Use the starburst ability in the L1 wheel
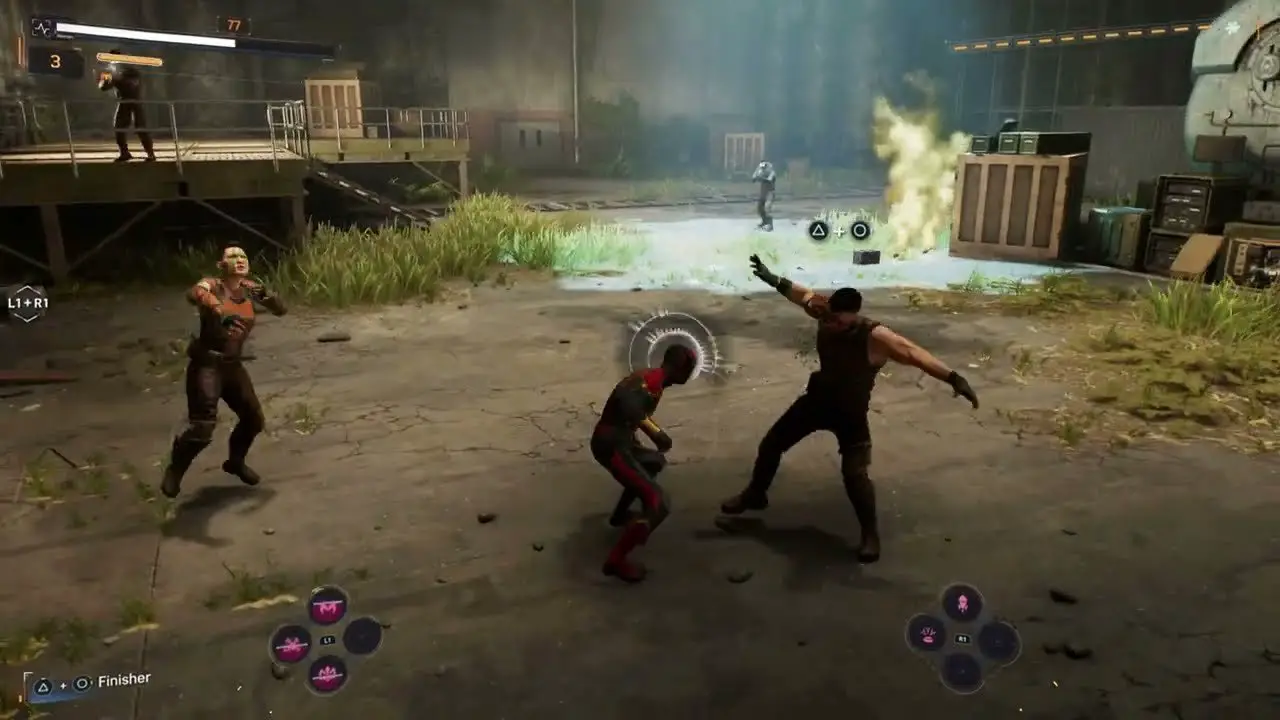 click(x=291, y=643)
